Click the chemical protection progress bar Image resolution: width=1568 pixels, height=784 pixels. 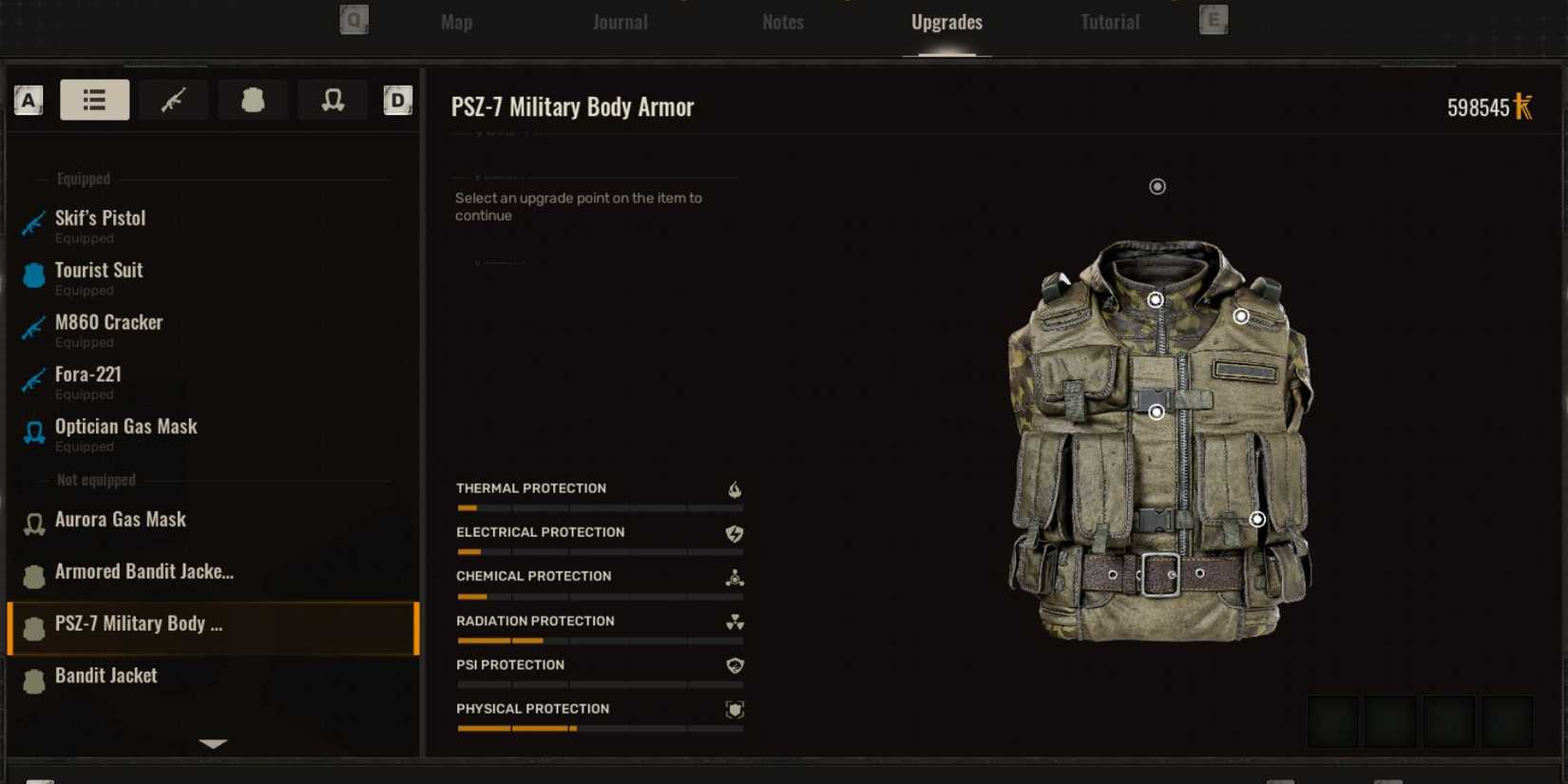(600, 597)
